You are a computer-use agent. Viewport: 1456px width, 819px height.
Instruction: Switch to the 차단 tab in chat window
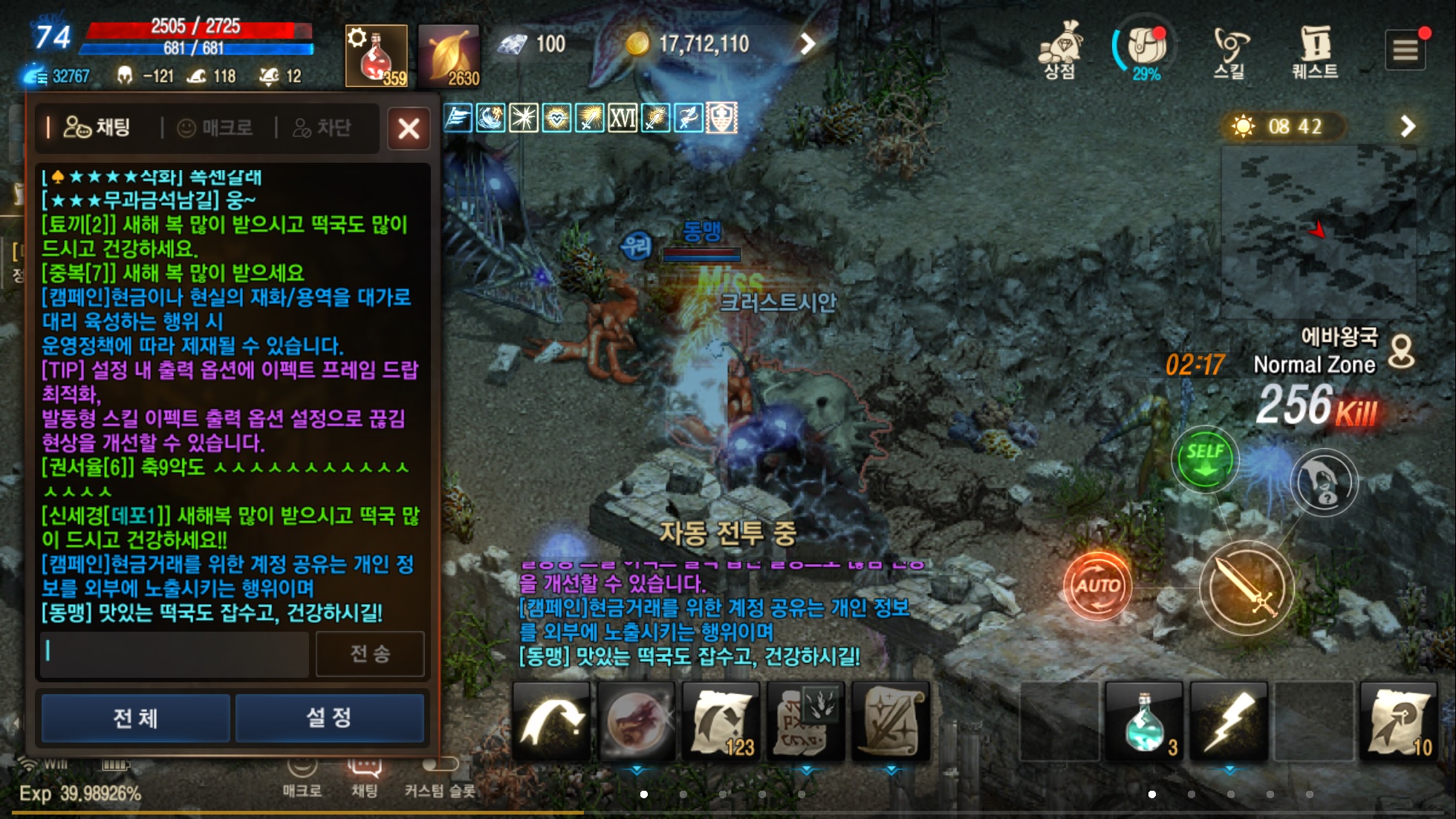pos(328,128)
